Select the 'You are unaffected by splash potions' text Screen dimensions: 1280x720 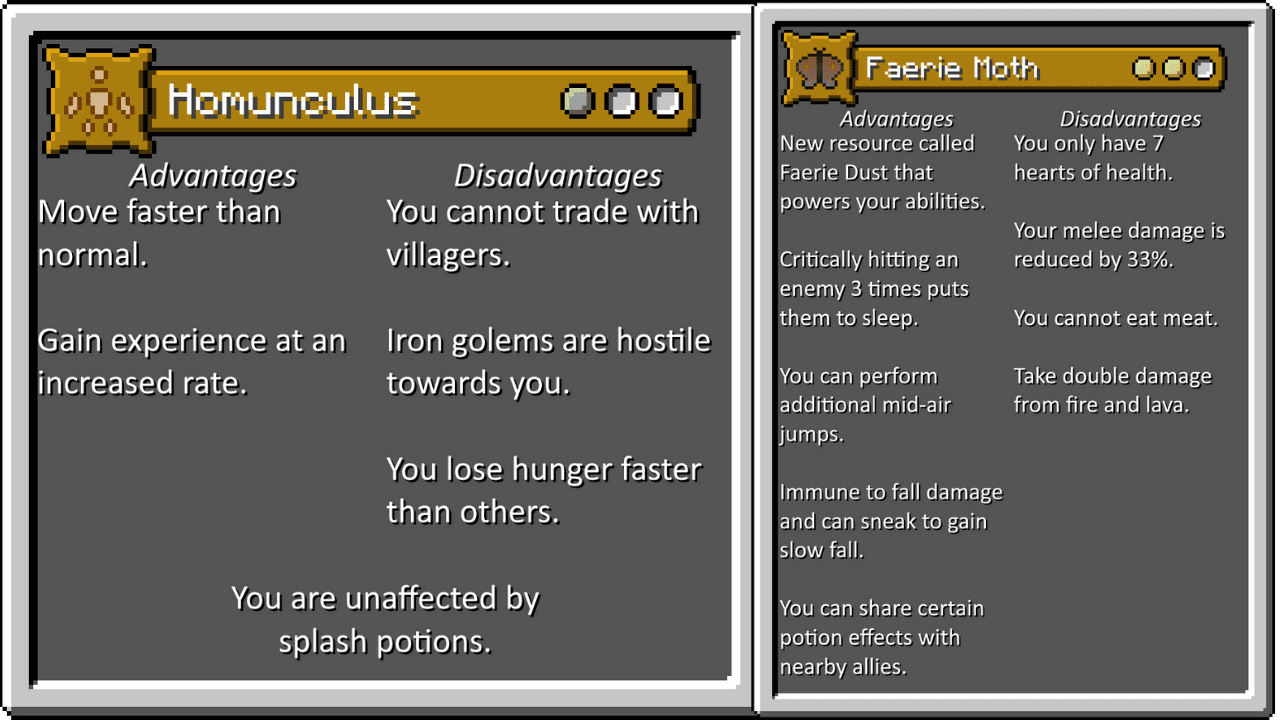(384, 619)
